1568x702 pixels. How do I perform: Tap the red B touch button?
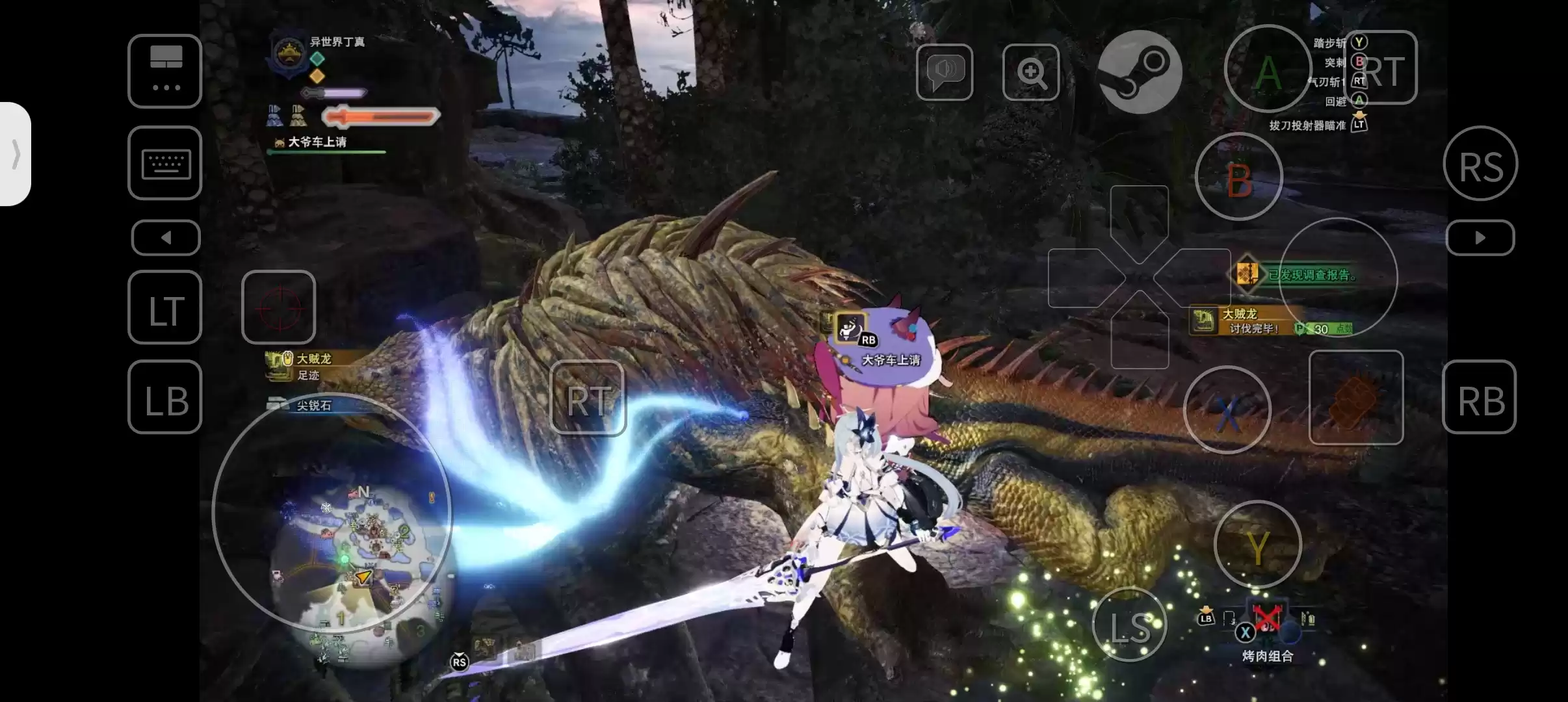coord(1238,177)
